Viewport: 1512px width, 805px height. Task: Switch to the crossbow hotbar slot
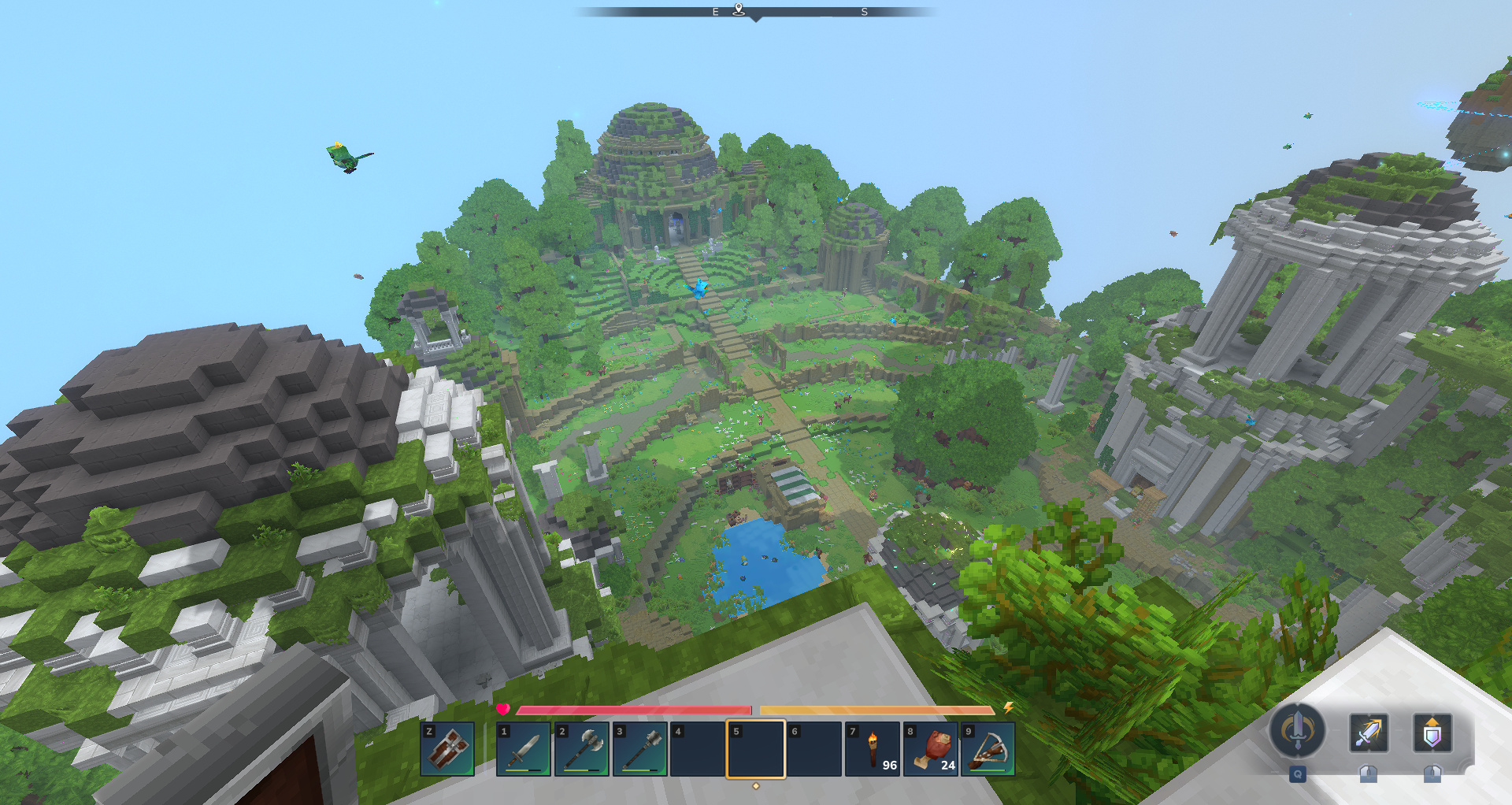pyautogui.click(x=988, y=749)
